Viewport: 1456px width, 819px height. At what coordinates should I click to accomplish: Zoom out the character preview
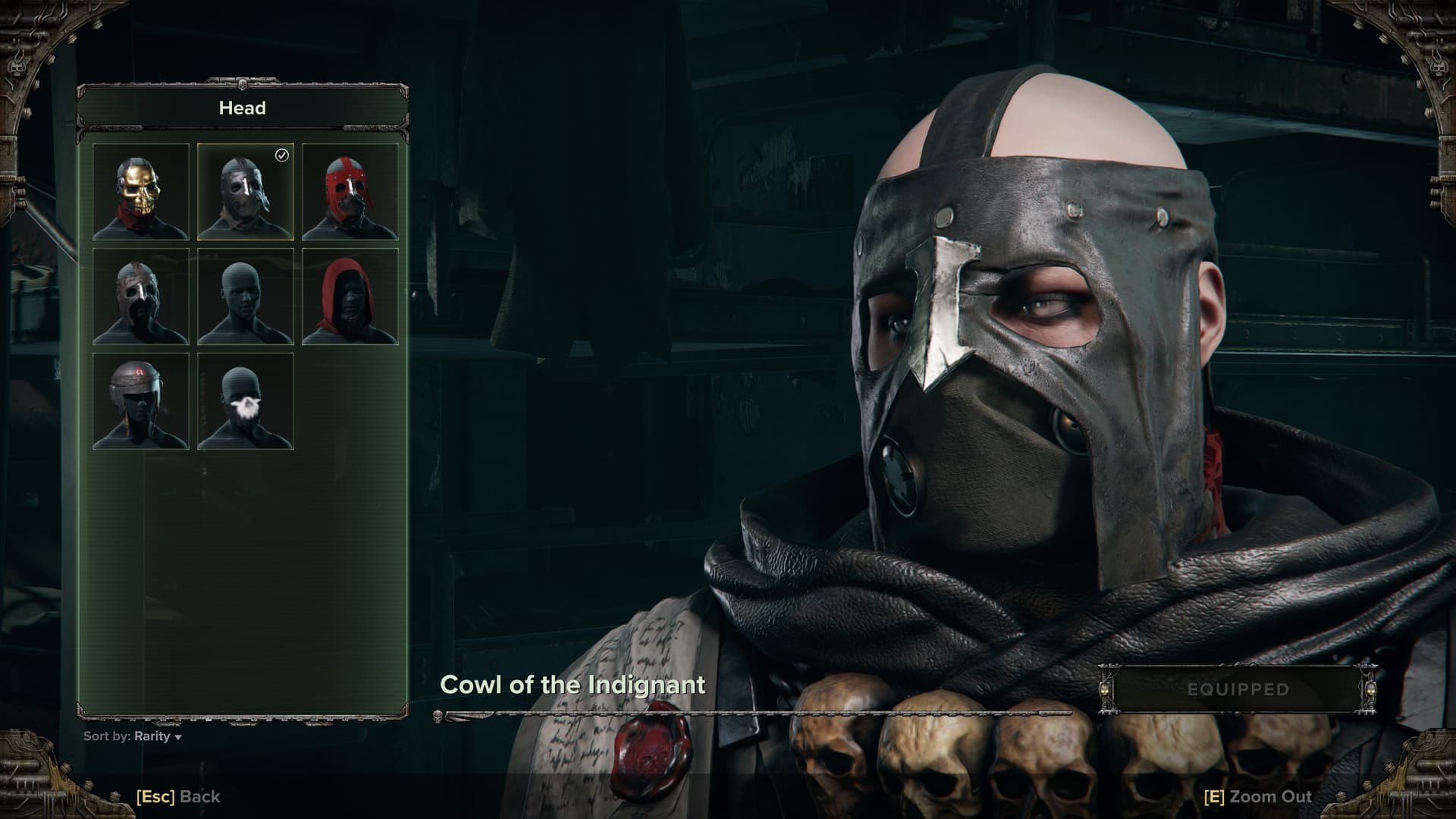pos(1258,796)
